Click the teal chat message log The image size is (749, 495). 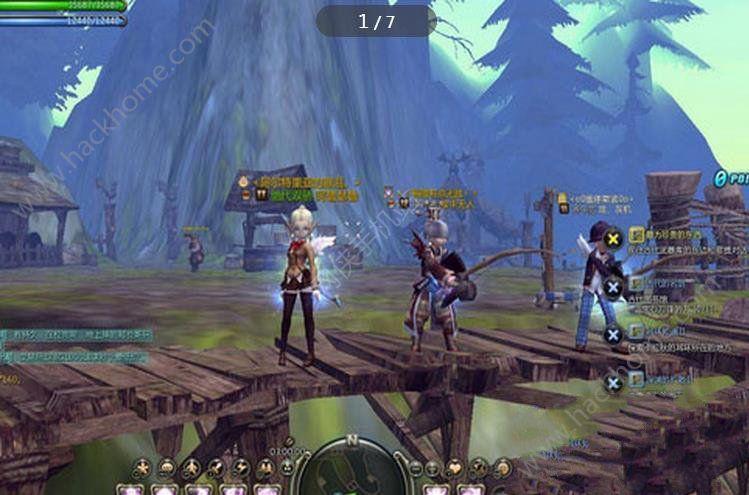pos(75,345)
